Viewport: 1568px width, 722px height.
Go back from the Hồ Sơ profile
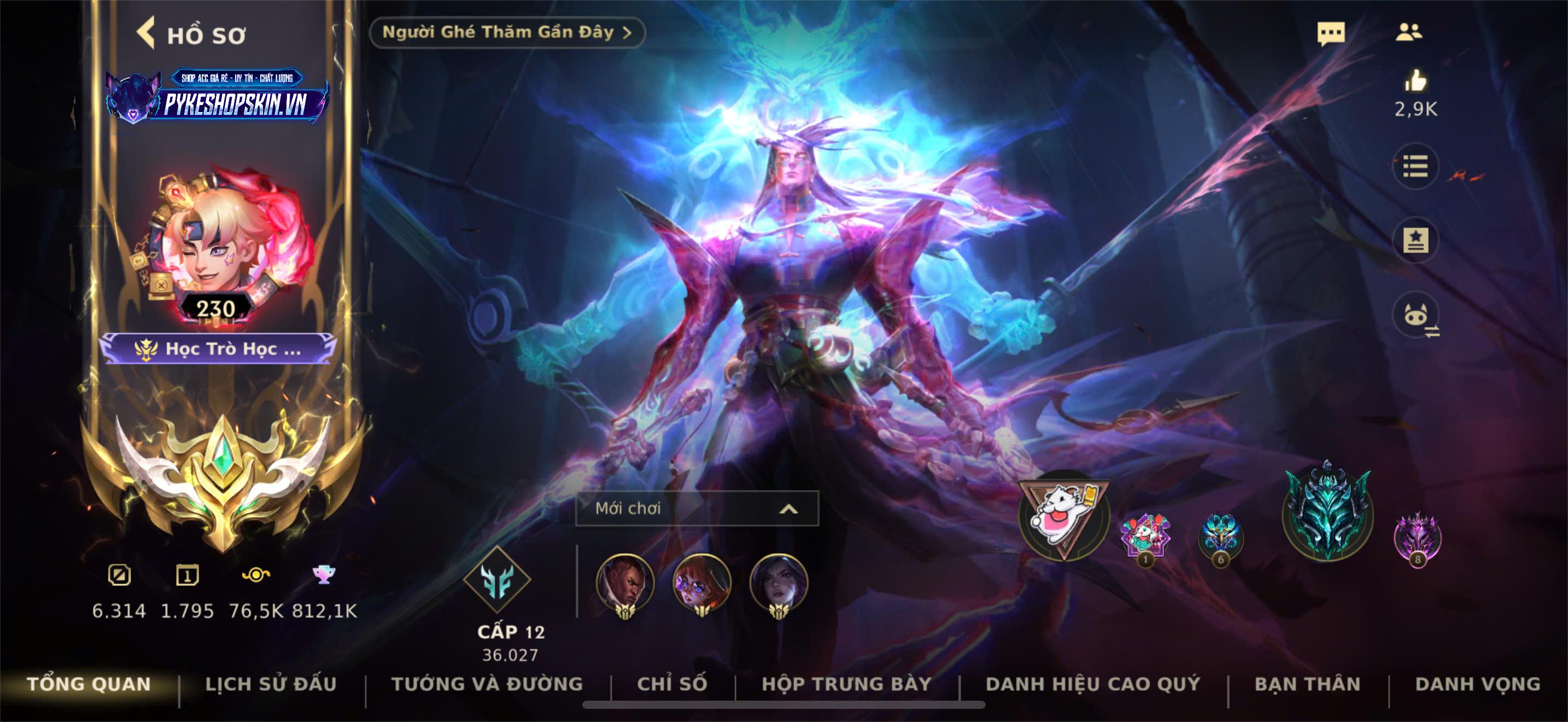pyautogui.click(x=146, y=33)
